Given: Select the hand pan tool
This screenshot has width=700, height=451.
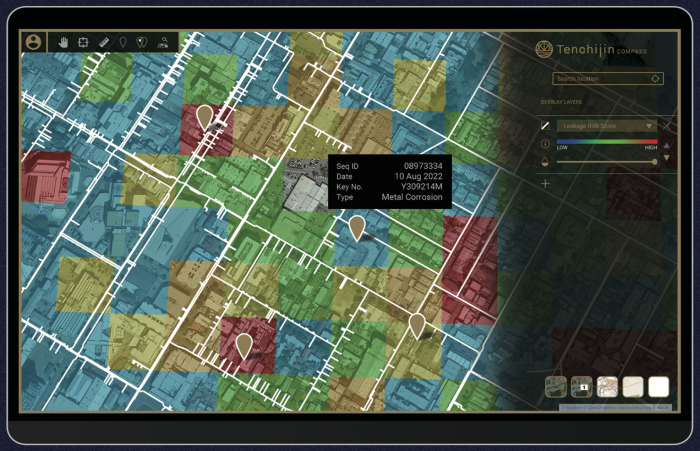Looking at the screenshot, I should coord(64,42).
